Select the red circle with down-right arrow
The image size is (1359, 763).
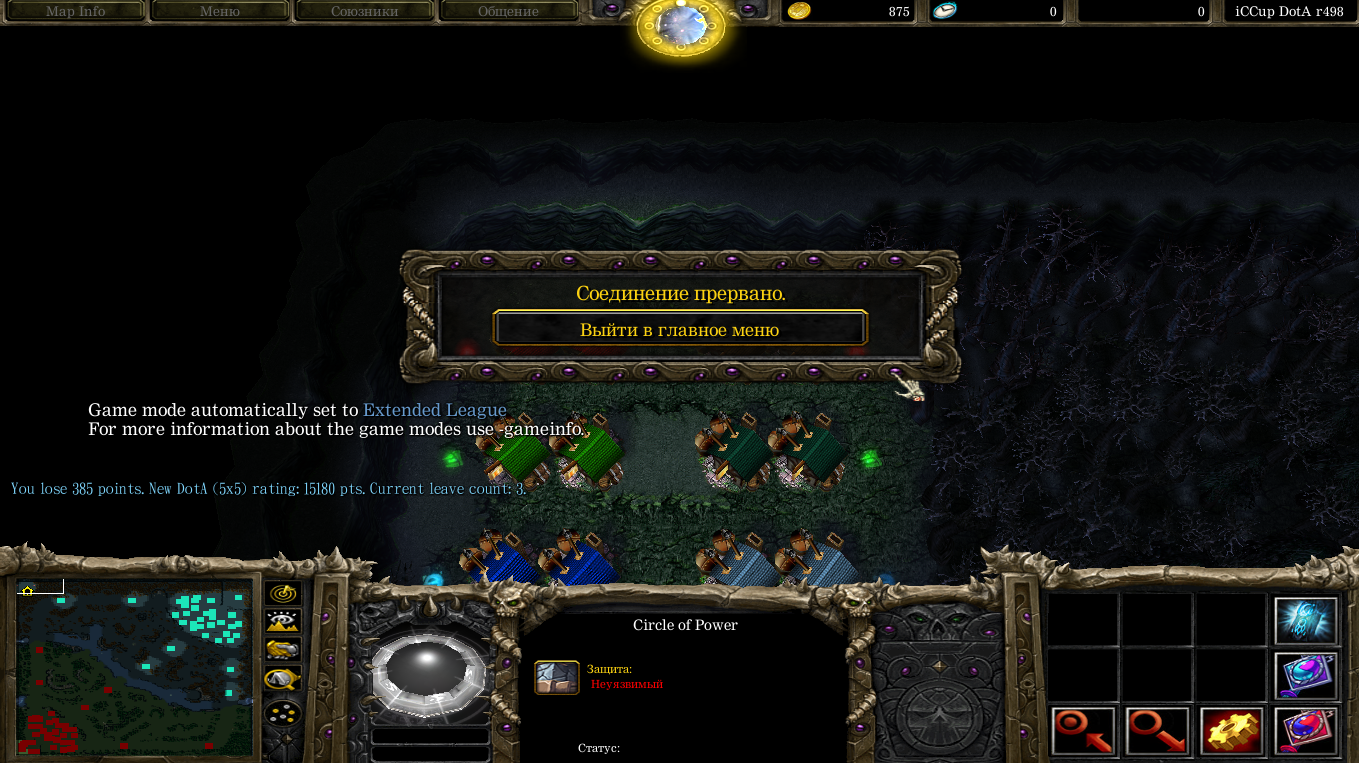[1158, 731]
